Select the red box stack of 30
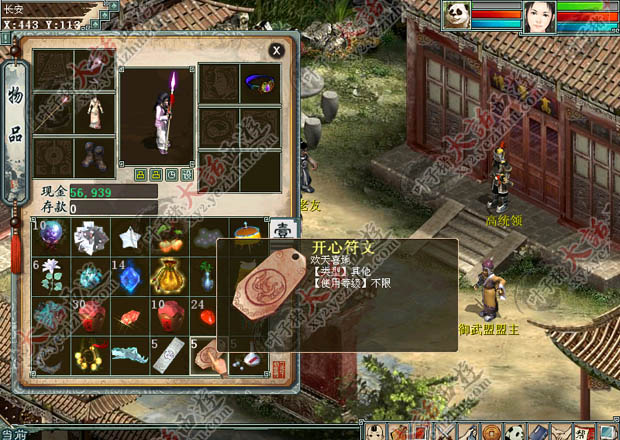 coord(90,315)
